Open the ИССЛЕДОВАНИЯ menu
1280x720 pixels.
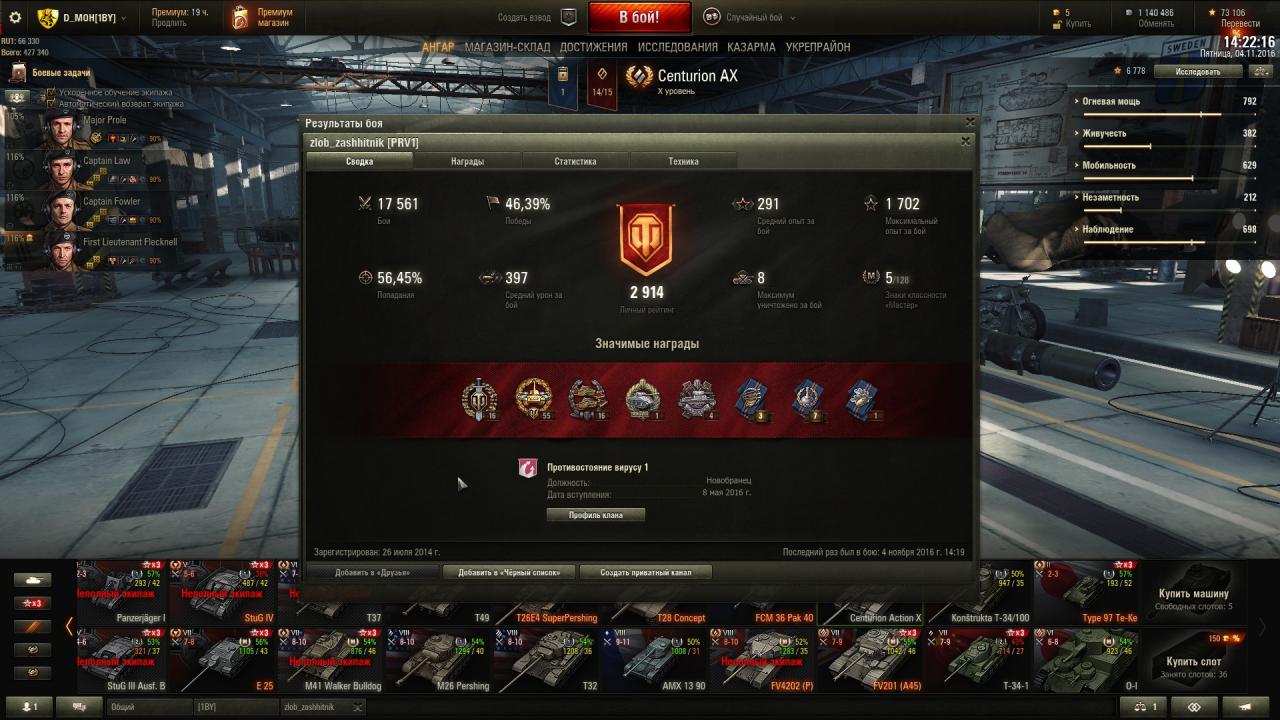tap(677, 47)
